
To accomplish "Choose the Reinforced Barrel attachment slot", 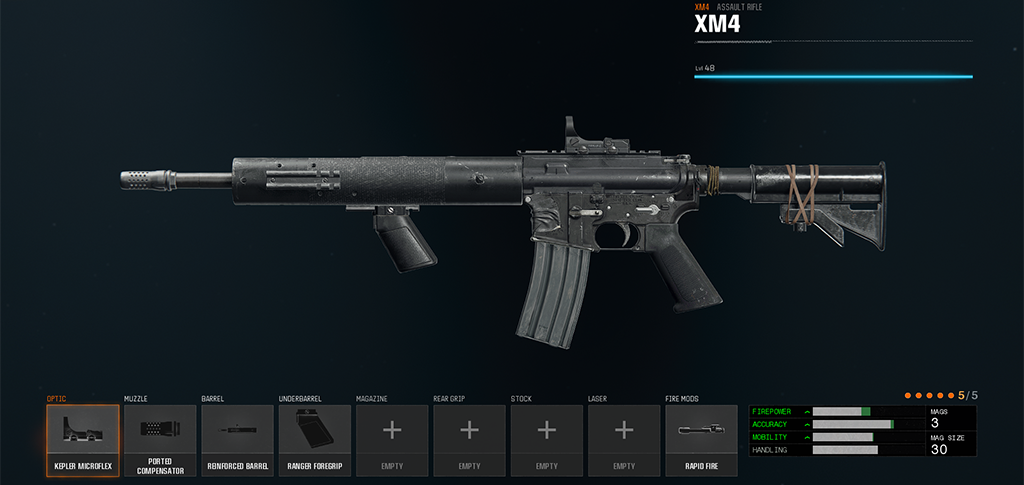I will [237, 440].
